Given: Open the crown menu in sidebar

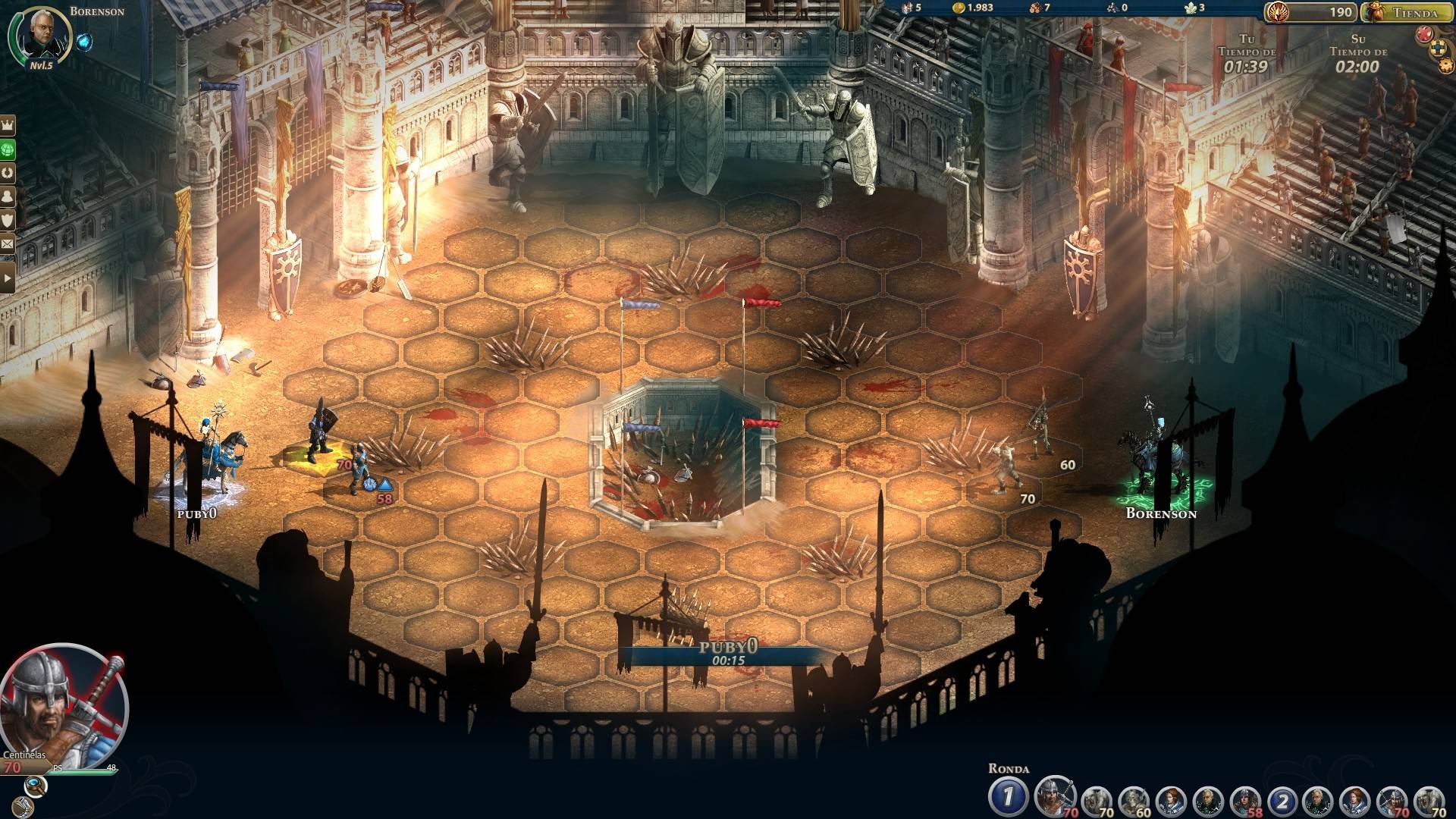Looking at the screenshot, I should coord(8,124).
